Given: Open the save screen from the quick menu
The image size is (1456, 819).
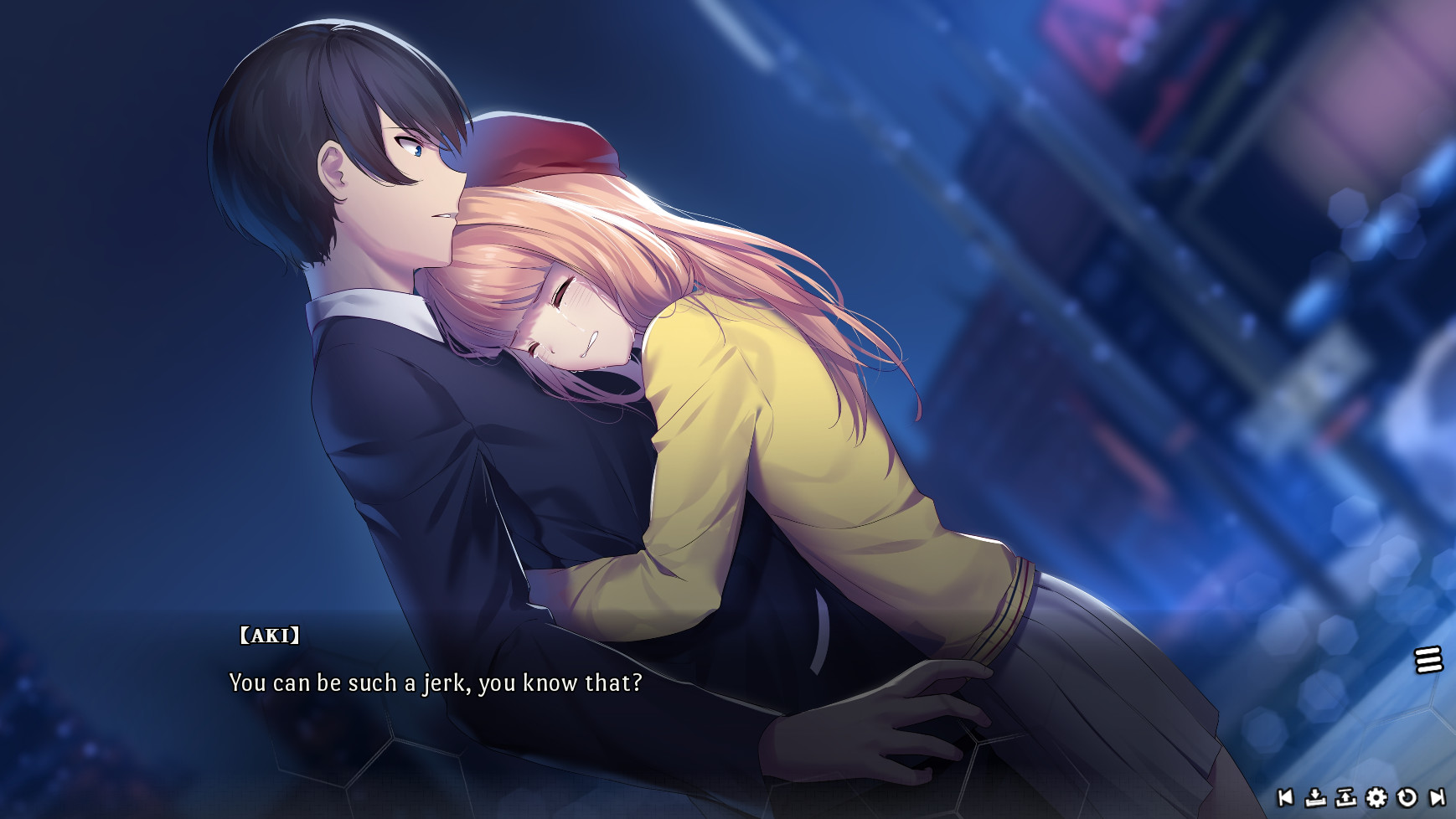Looking at the screenshot, I should pos(1315,797).
